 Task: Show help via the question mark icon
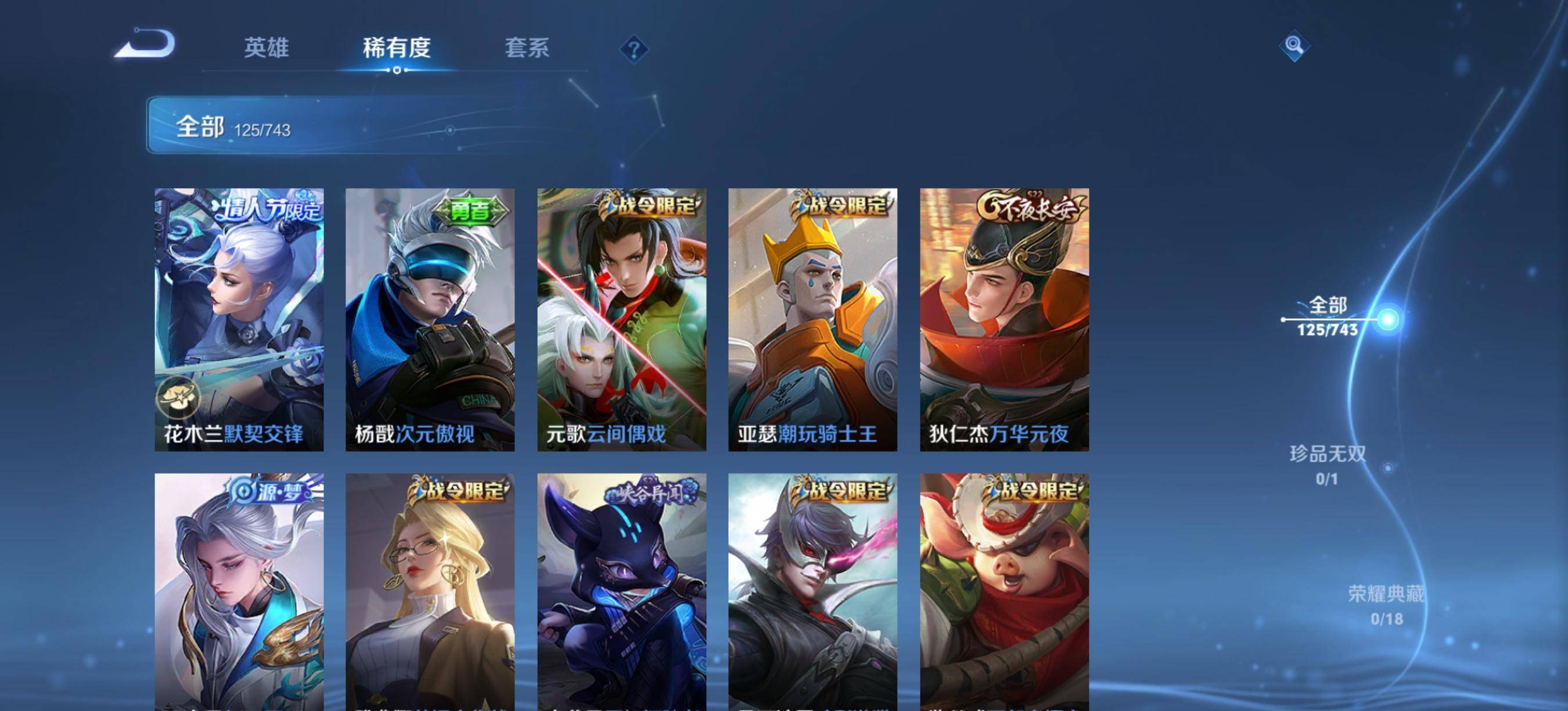[x=634, y=49]
